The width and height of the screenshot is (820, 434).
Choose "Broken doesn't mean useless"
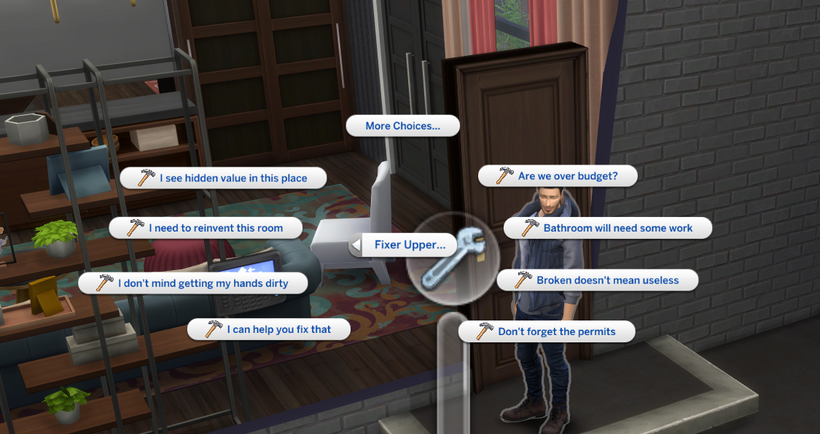[x=597, y=280]
